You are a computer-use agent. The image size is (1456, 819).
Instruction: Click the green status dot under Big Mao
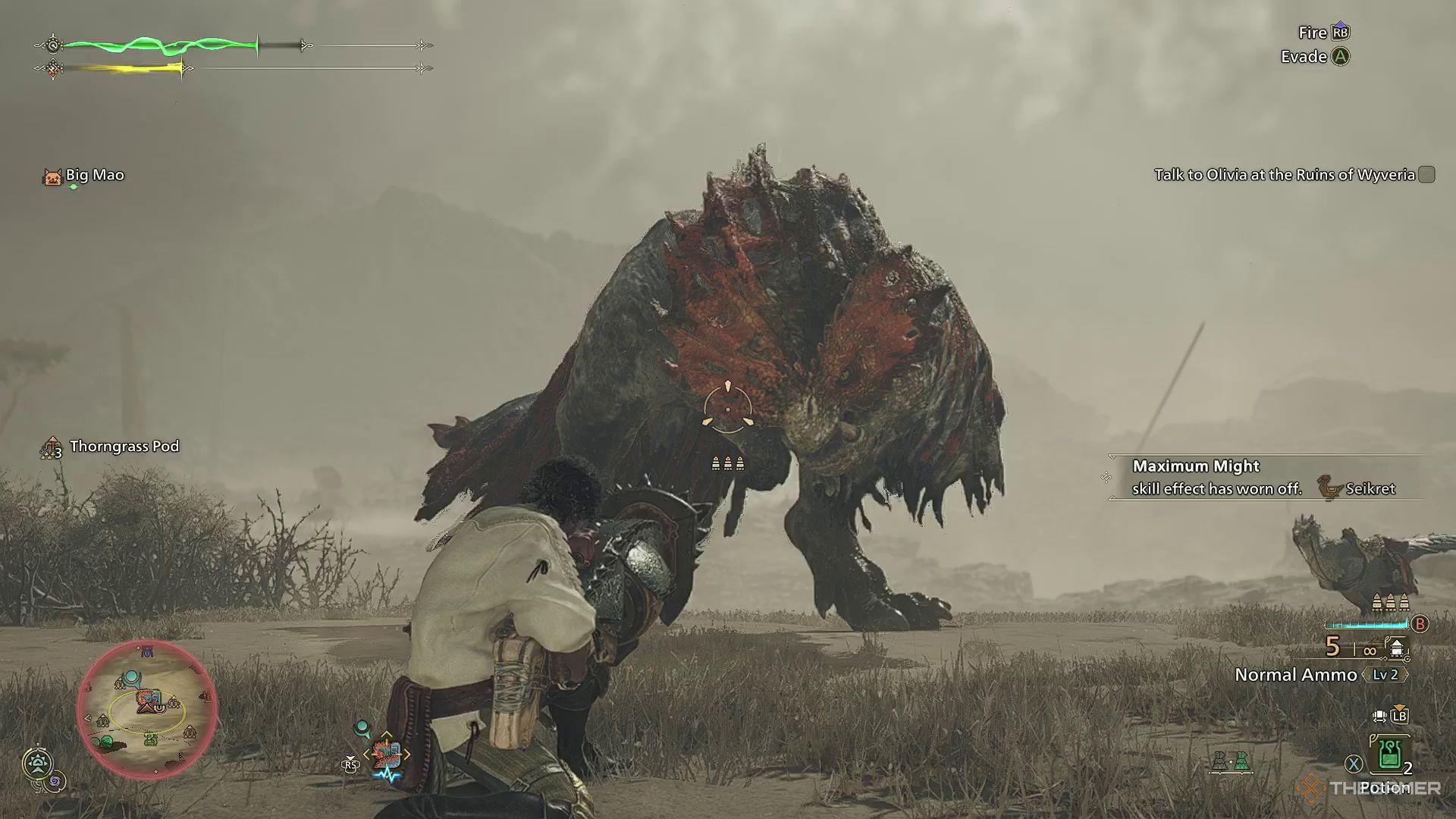pos(74,187)
